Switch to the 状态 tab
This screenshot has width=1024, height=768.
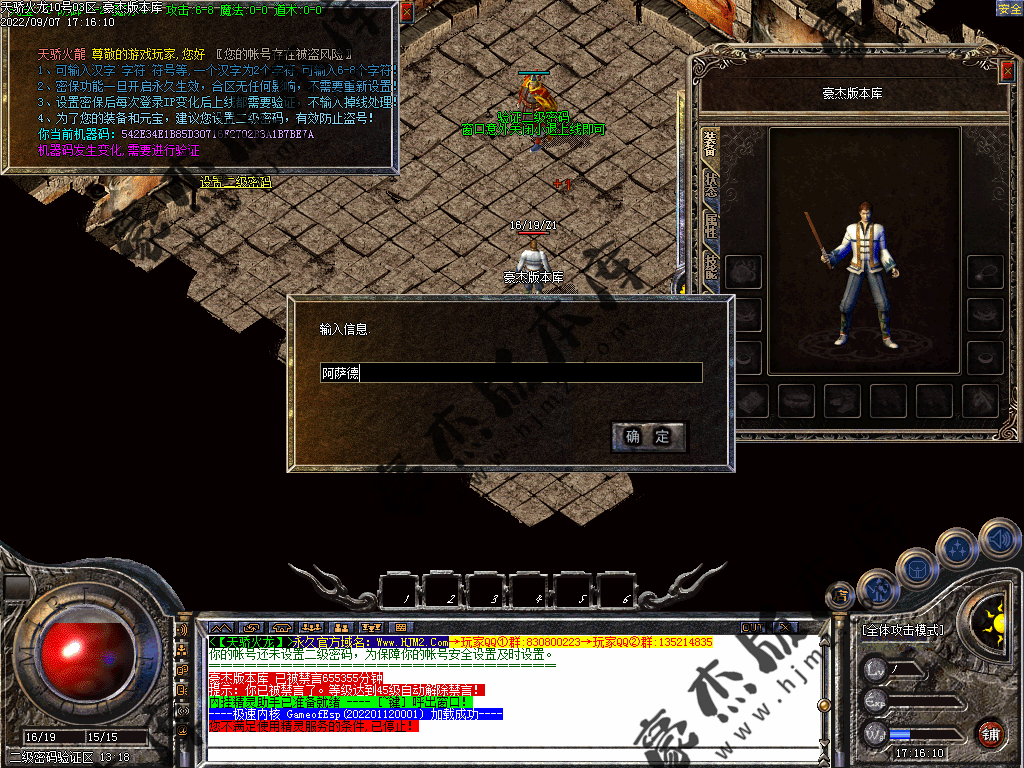pyautogui.click(x=710, y=185)
